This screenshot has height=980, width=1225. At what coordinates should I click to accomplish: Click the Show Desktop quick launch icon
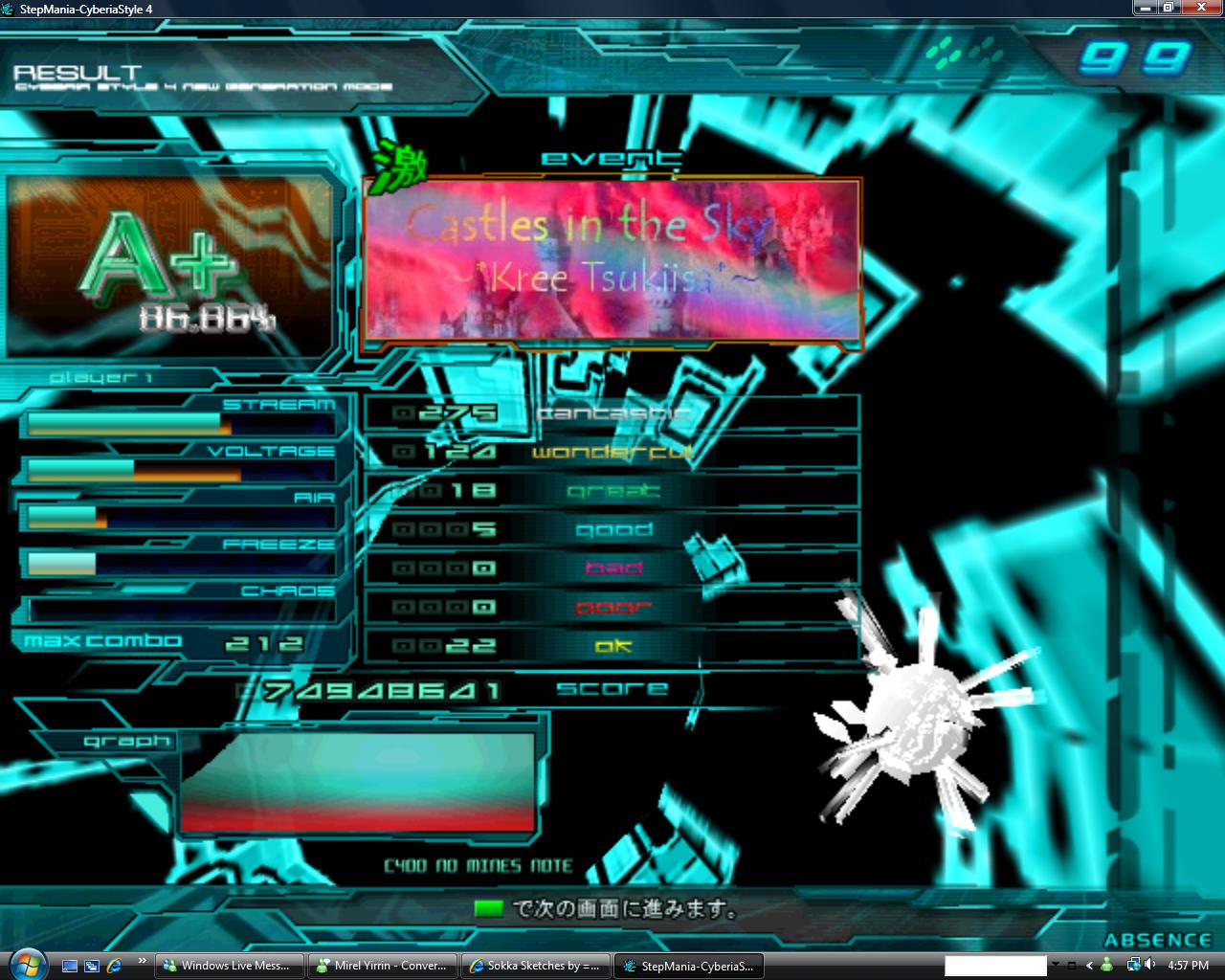point(70,965)
